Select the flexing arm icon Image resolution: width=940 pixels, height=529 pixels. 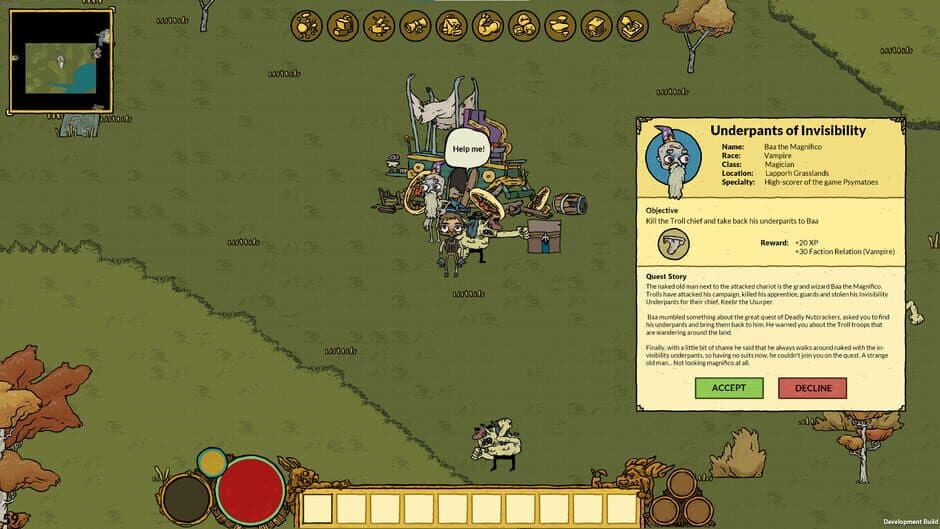pos(488,25)
